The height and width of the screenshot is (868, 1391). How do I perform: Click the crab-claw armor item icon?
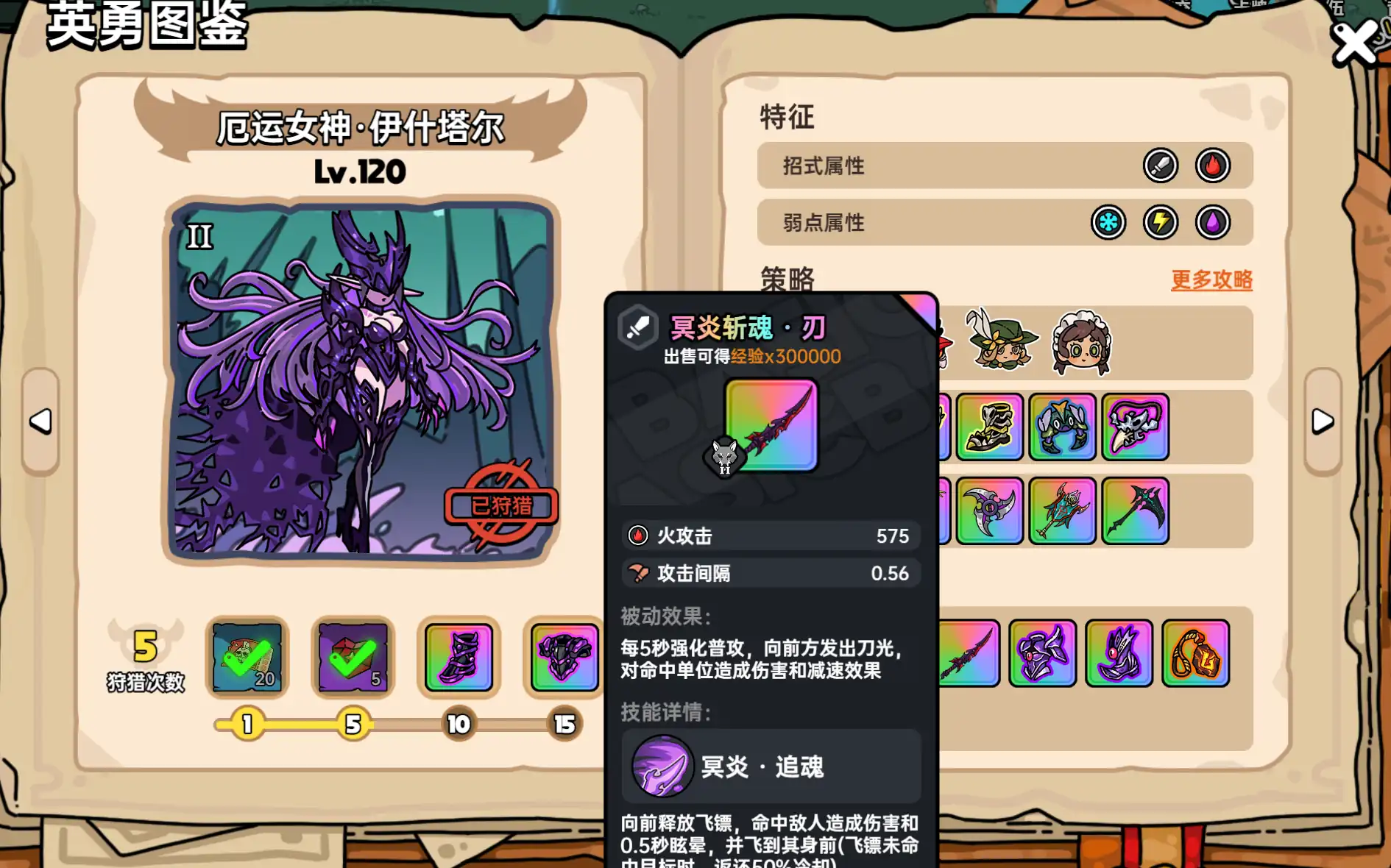pyautogui.click(x=1062, y=427)
